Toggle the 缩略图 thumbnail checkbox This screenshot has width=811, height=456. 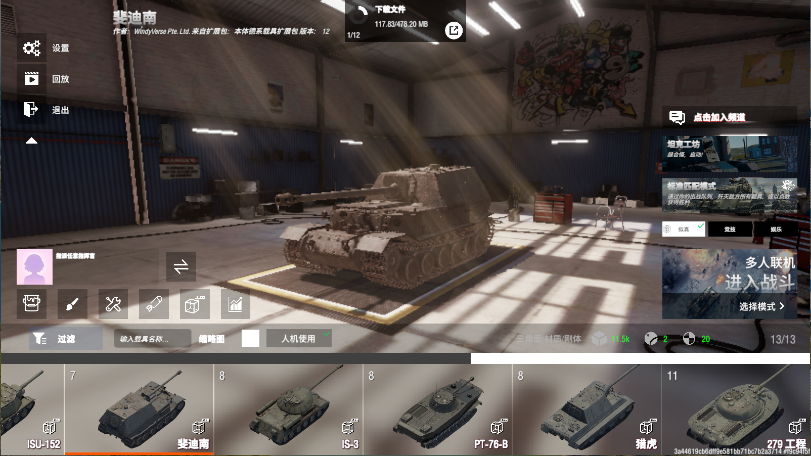[250, 339]
